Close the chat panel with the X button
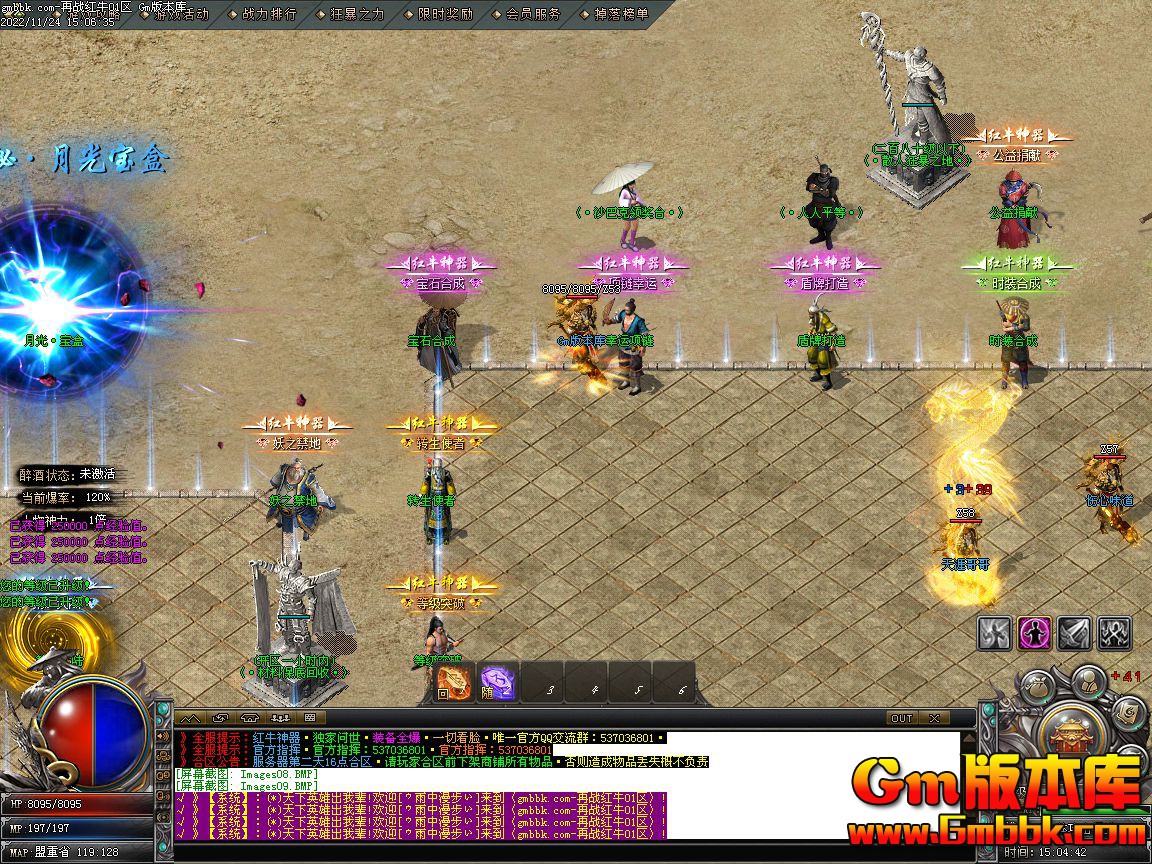The width and height of the screenshot is (1152, 864). 933,718
